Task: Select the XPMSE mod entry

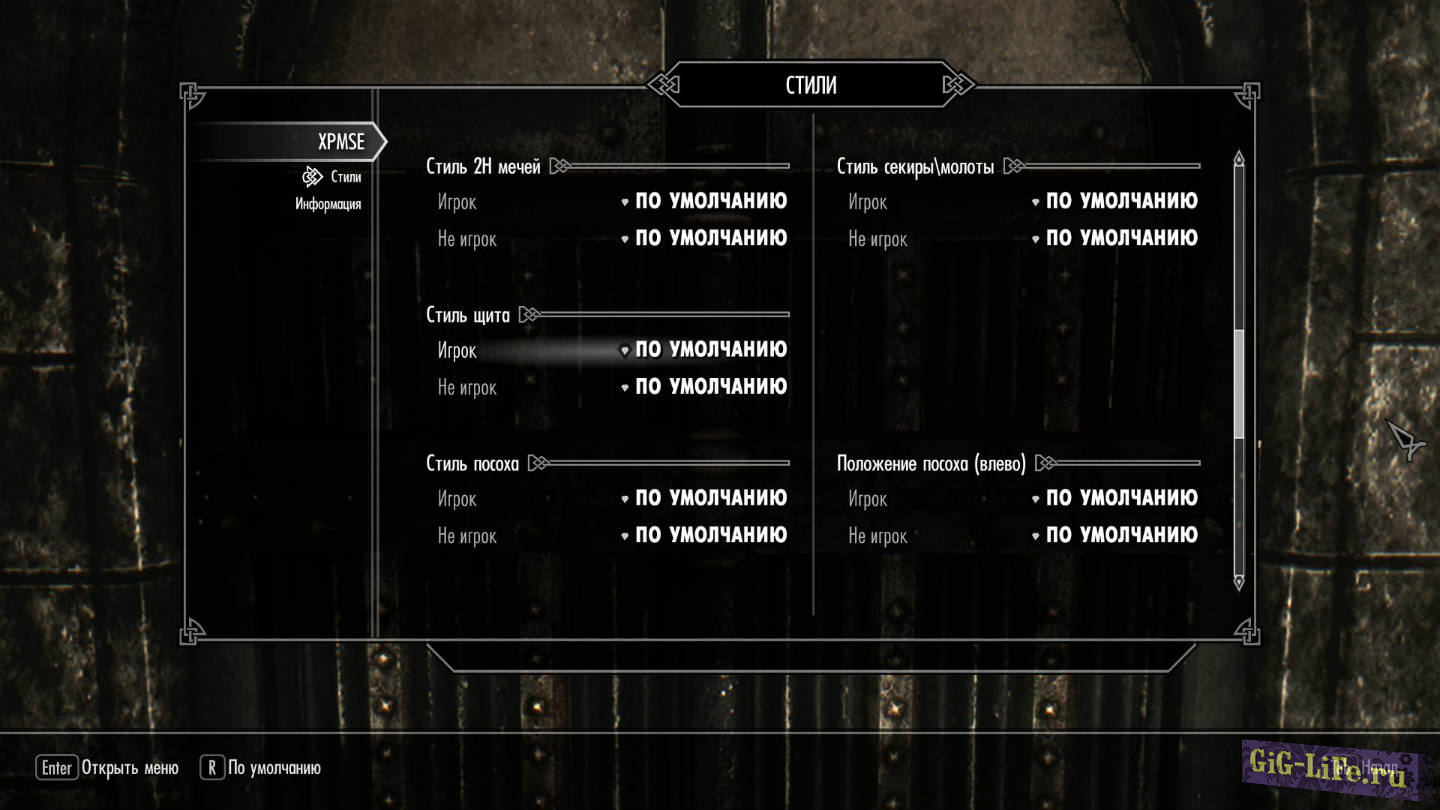Action: 340,142
